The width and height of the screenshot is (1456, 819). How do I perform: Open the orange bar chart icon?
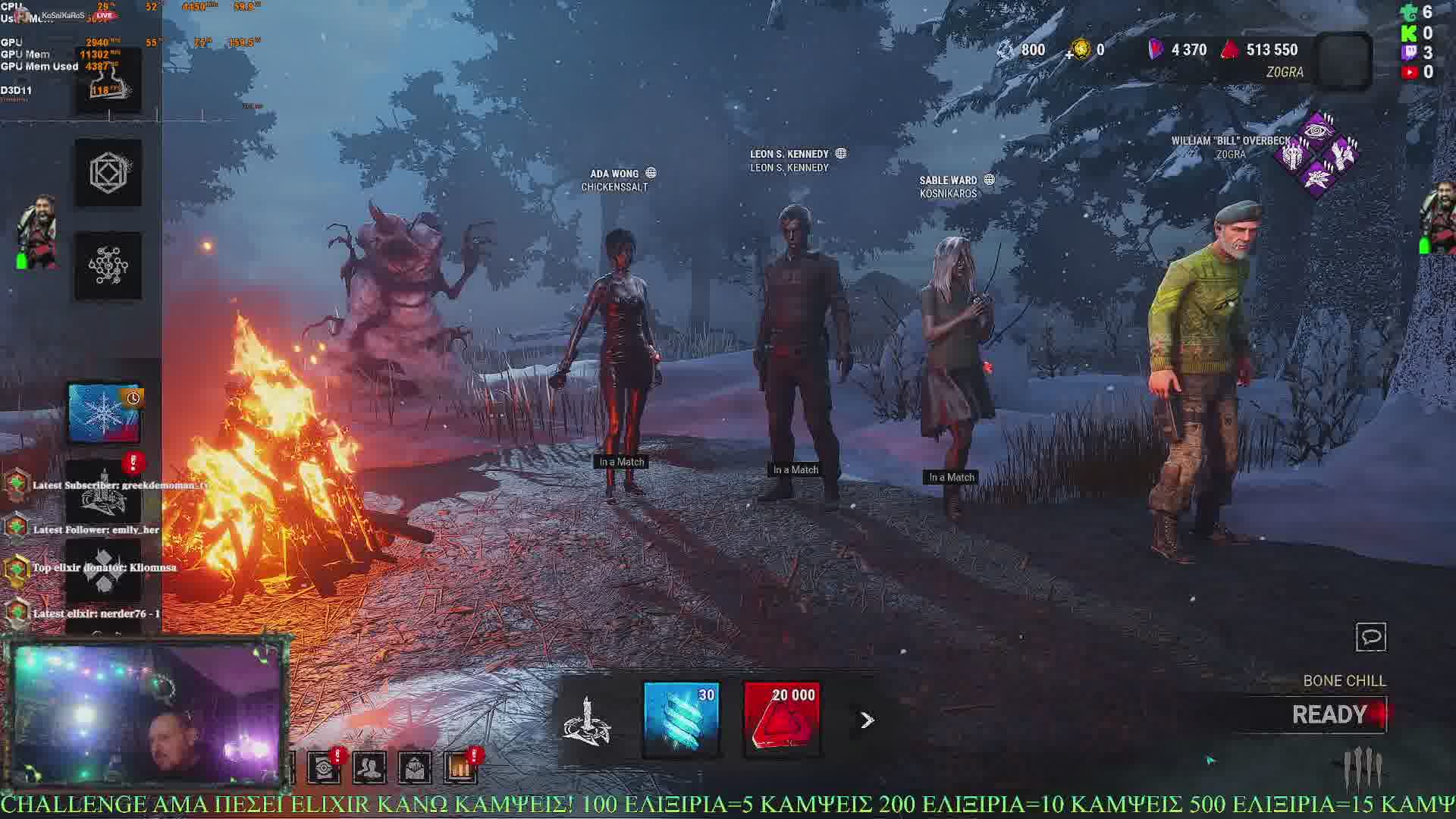(460, 767)
